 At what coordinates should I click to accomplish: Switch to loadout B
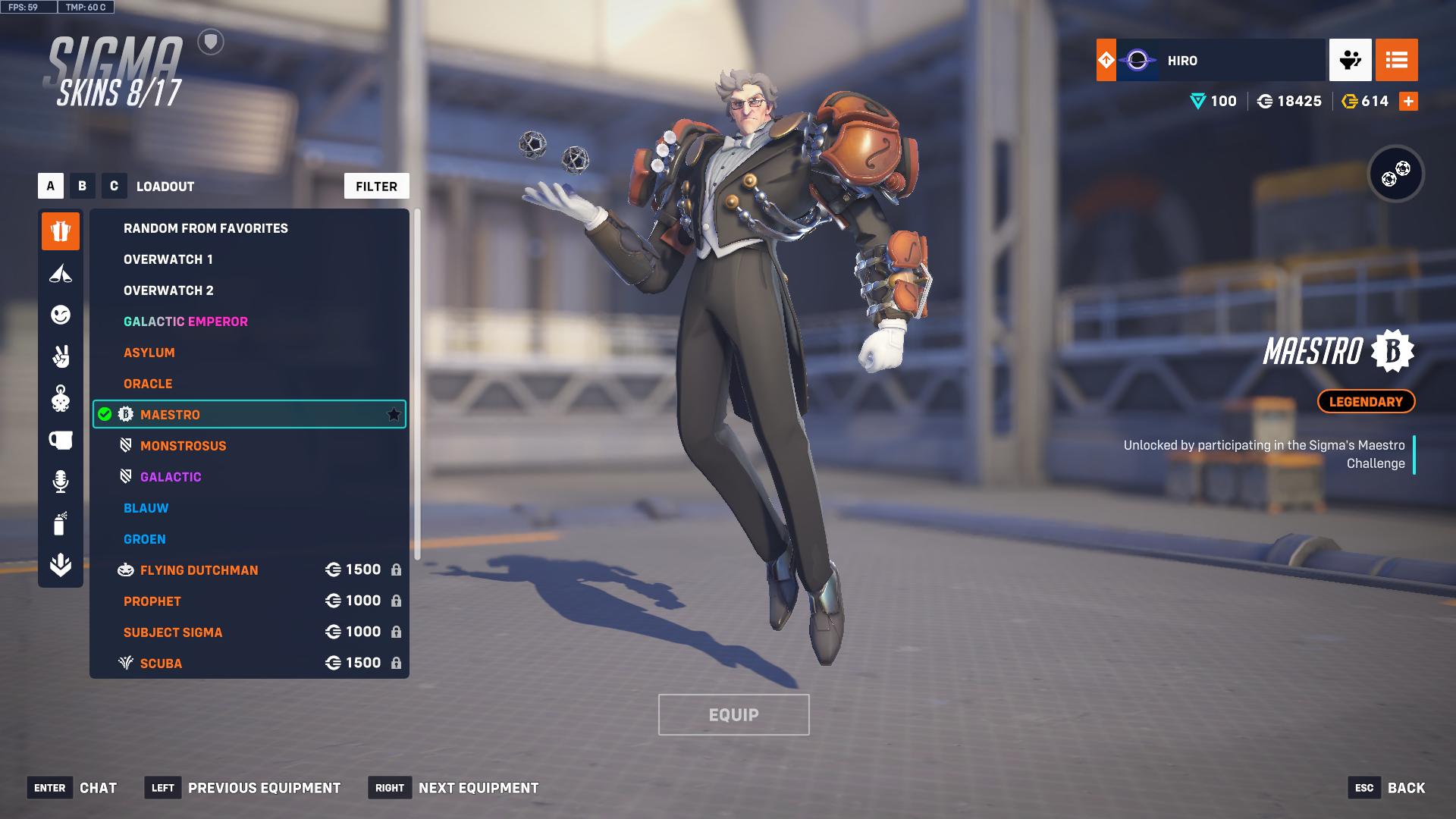tap(82, 186)
